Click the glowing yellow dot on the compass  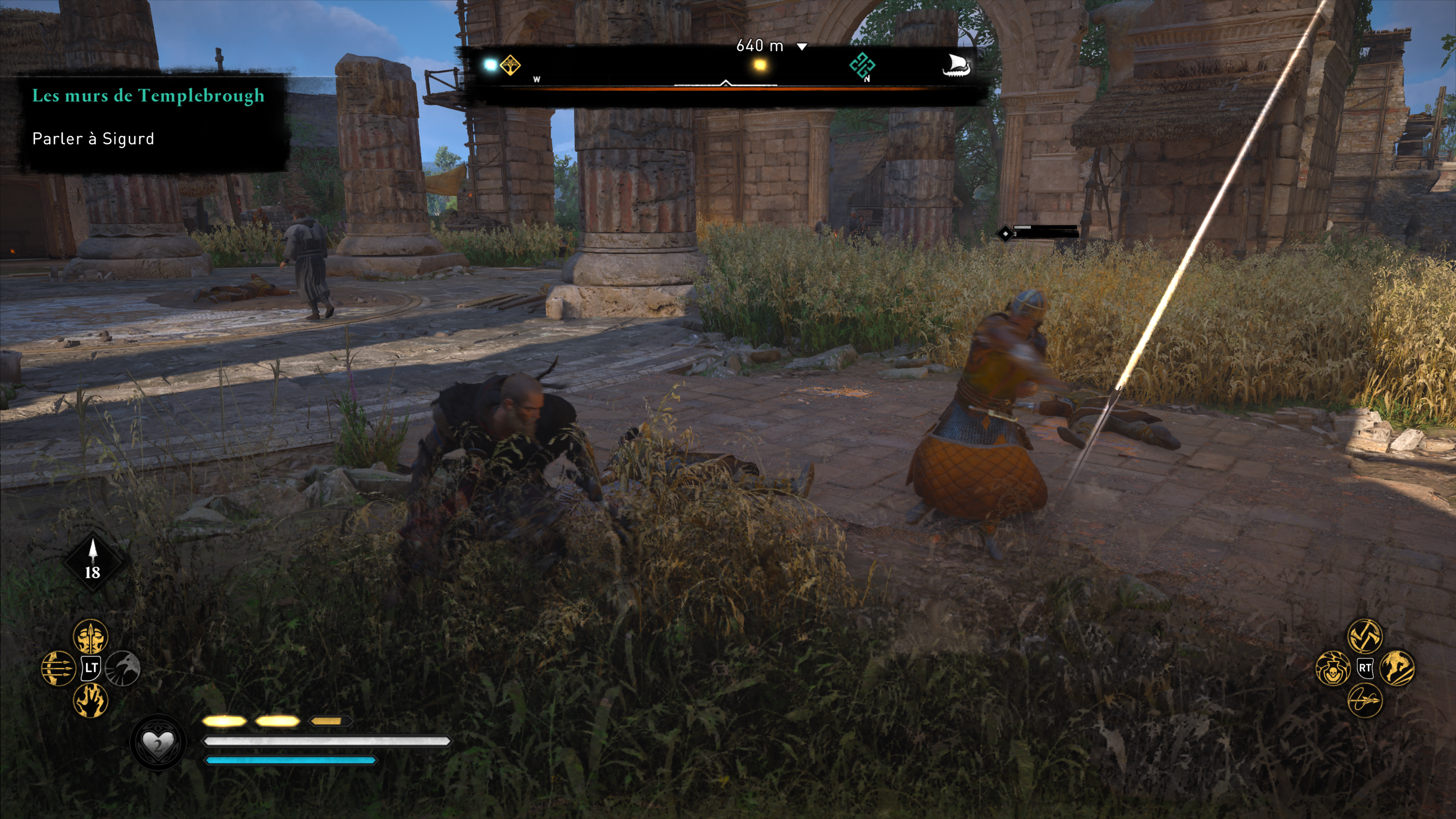(760, 65)
